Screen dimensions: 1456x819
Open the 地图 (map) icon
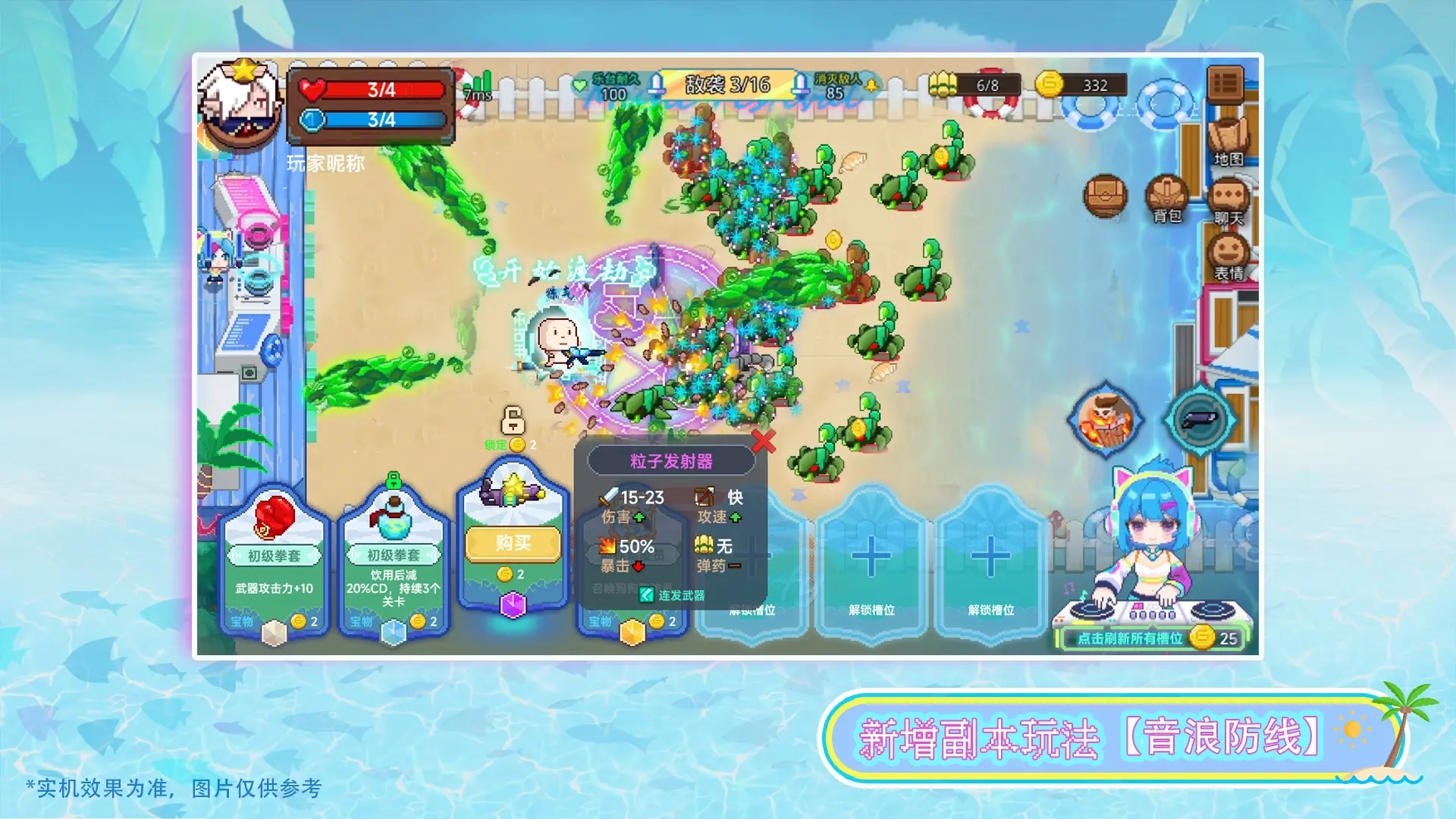coord(1228,136)
